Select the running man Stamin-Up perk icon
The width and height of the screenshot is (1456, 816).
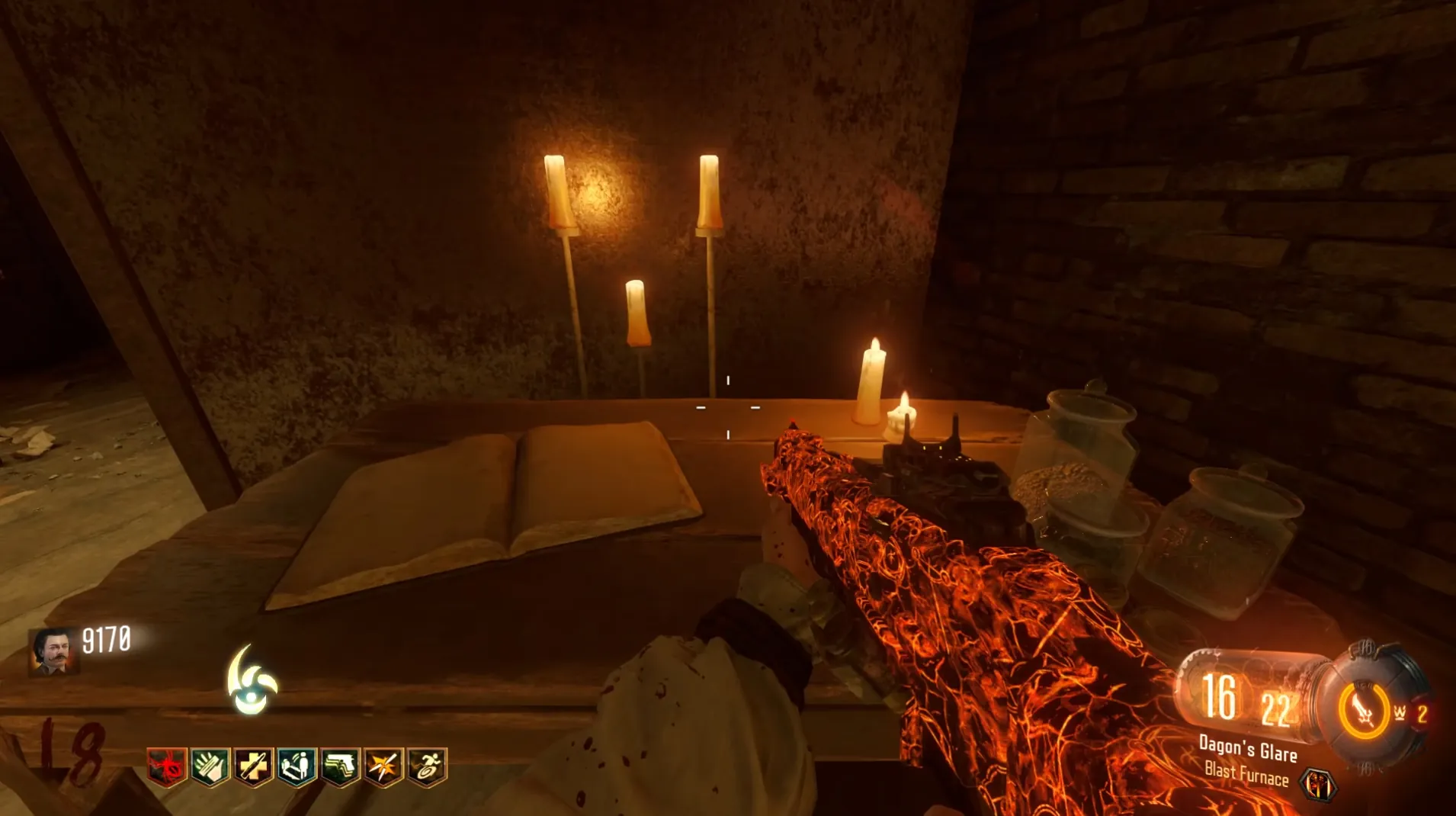point(427,766)
